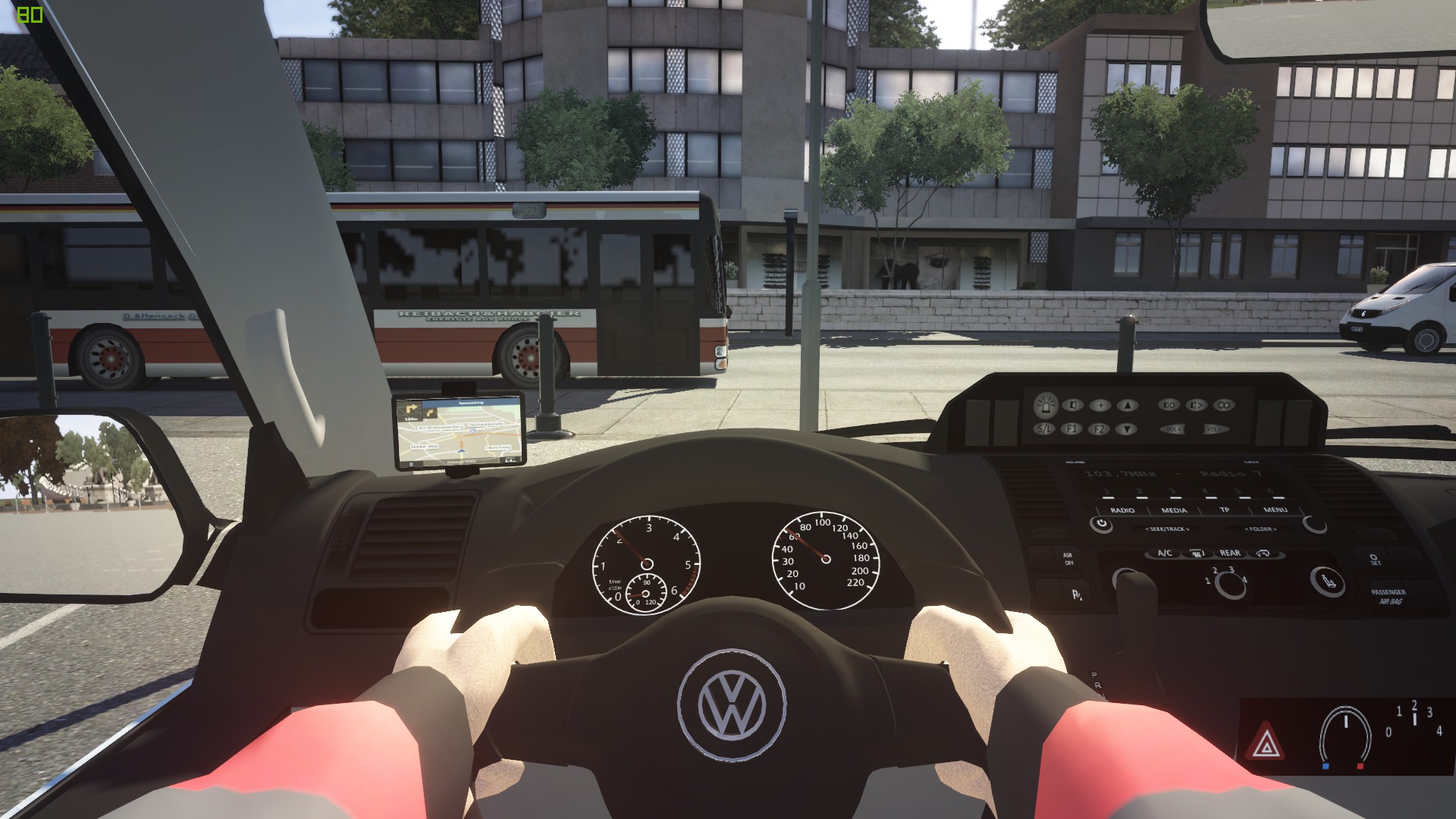The height and width of the screenshot is (819, 1456).
Task: Click the up arrow panel button
Action: (1128, 405)
